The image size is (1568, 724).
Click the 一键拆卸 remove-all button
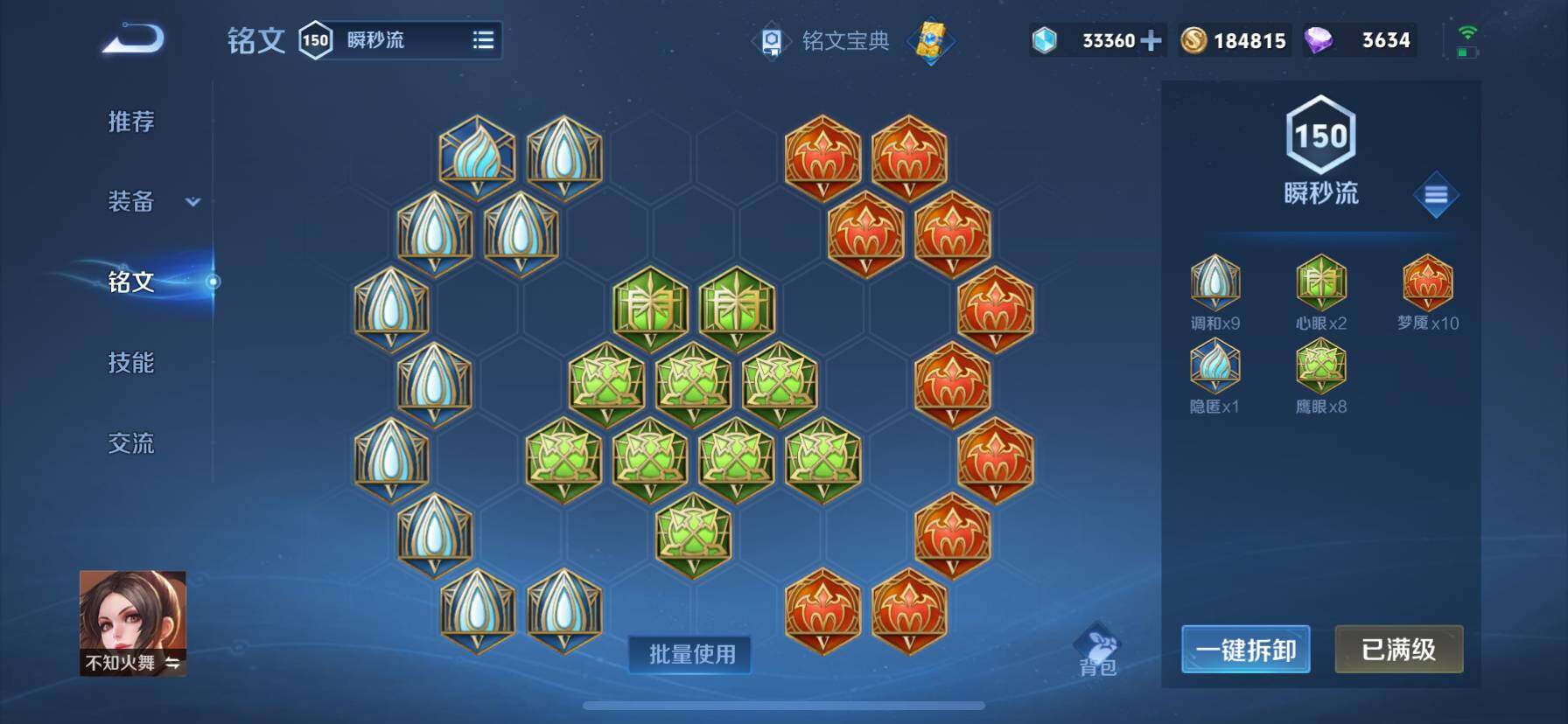click(1245, 650)
